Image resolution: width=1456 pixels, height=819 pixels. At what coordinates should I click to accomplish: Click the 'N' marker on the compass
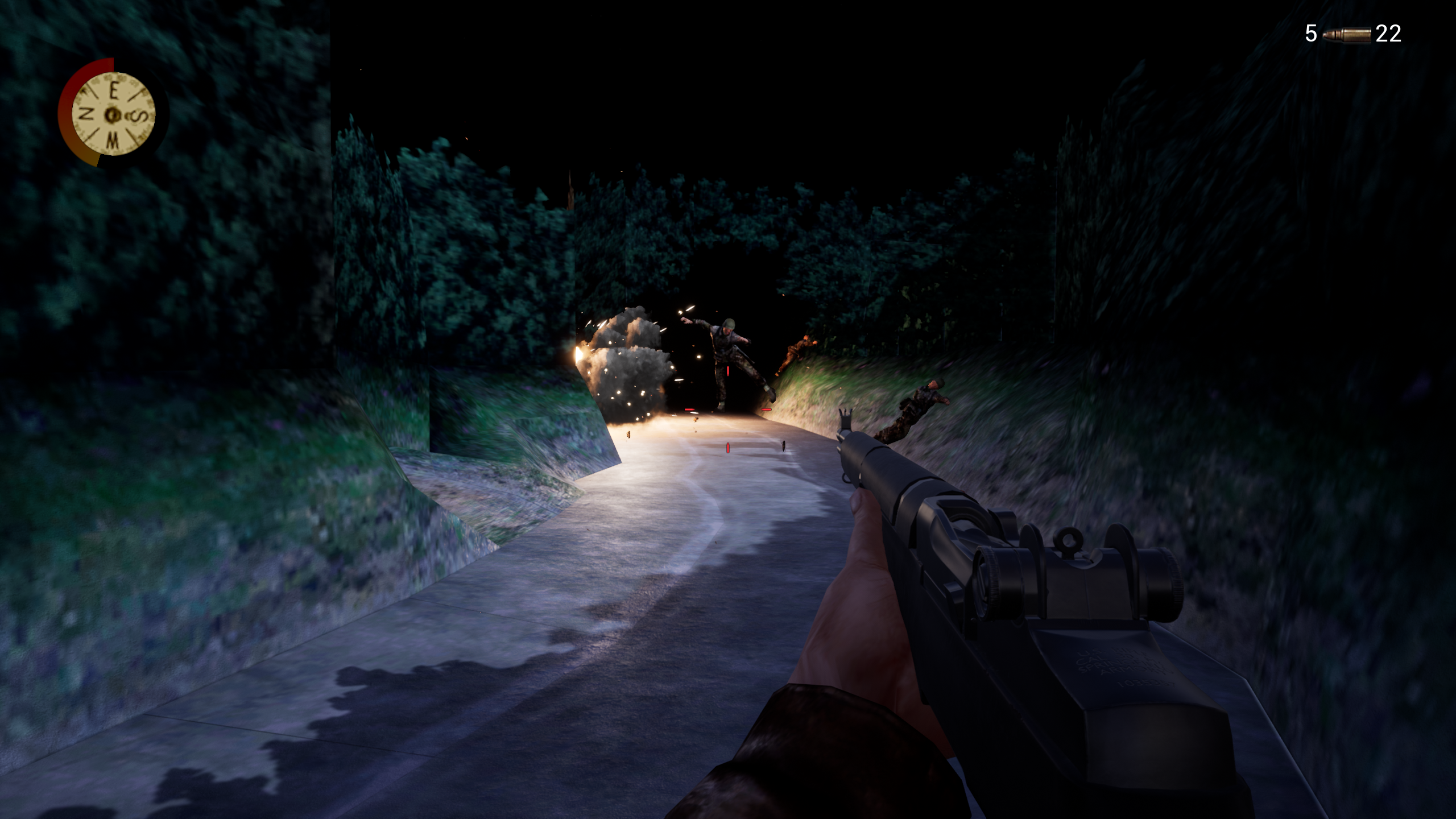85,114
